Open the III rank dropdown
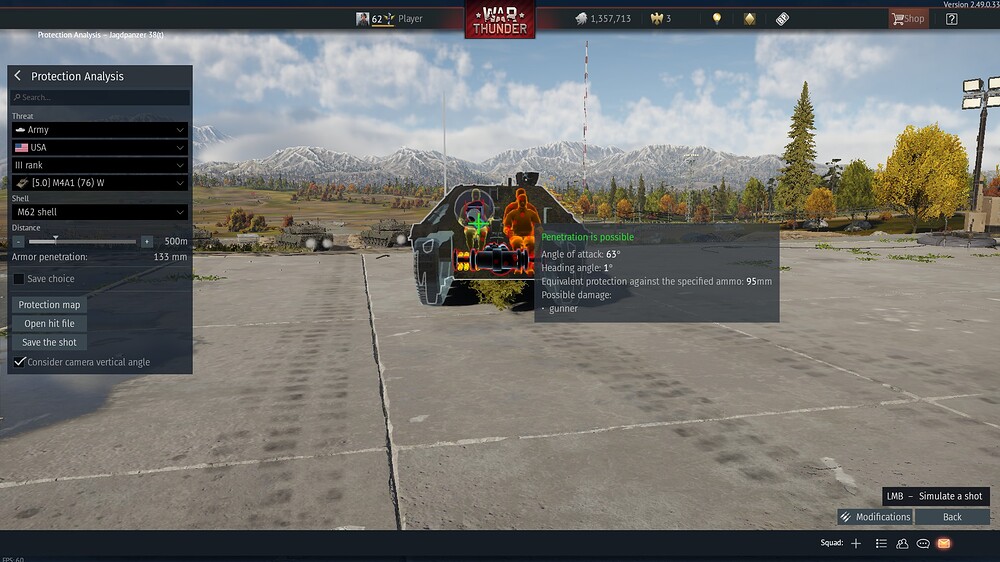Viewport: 1000px width, 562px height. 99,165
